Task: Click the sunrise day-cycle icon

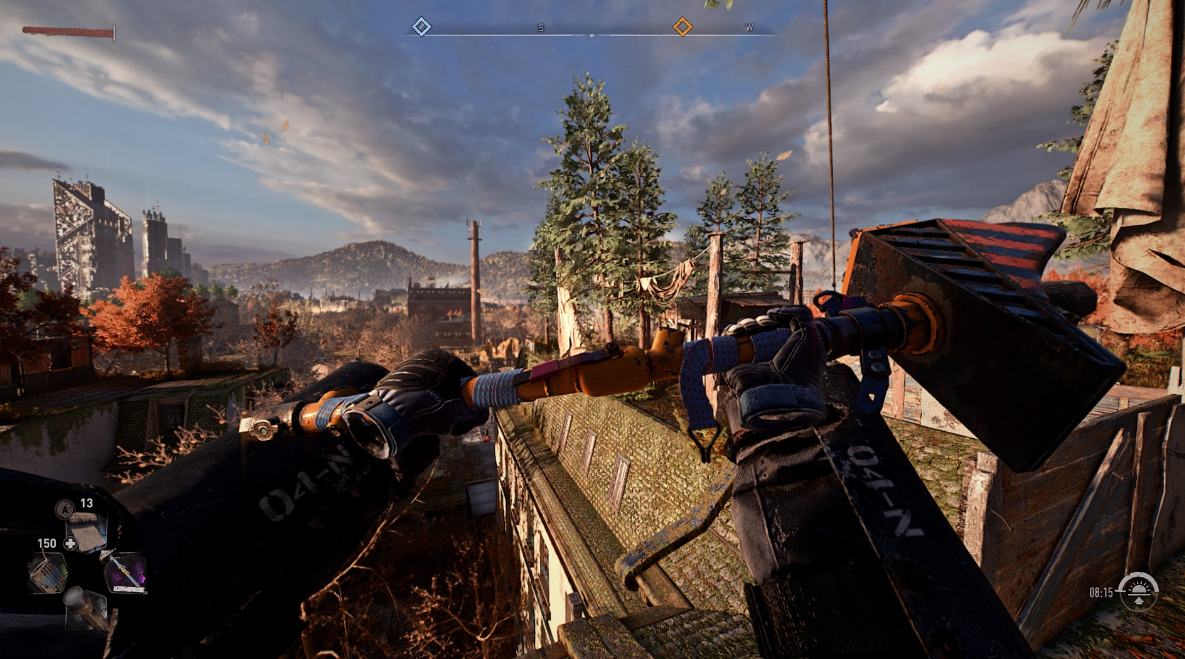Action: coord(1137,591)
